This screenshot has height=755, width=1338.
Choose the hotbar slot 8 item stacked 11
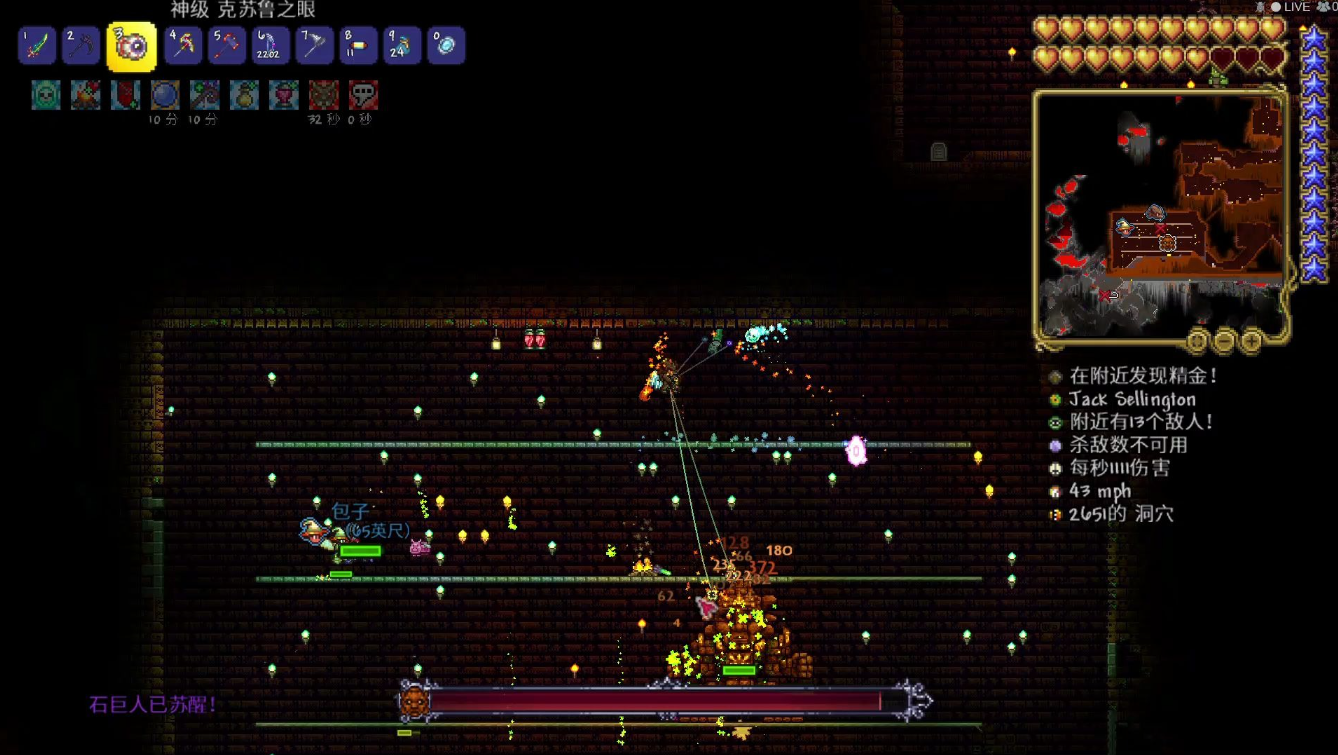click(x=358, y=46)
